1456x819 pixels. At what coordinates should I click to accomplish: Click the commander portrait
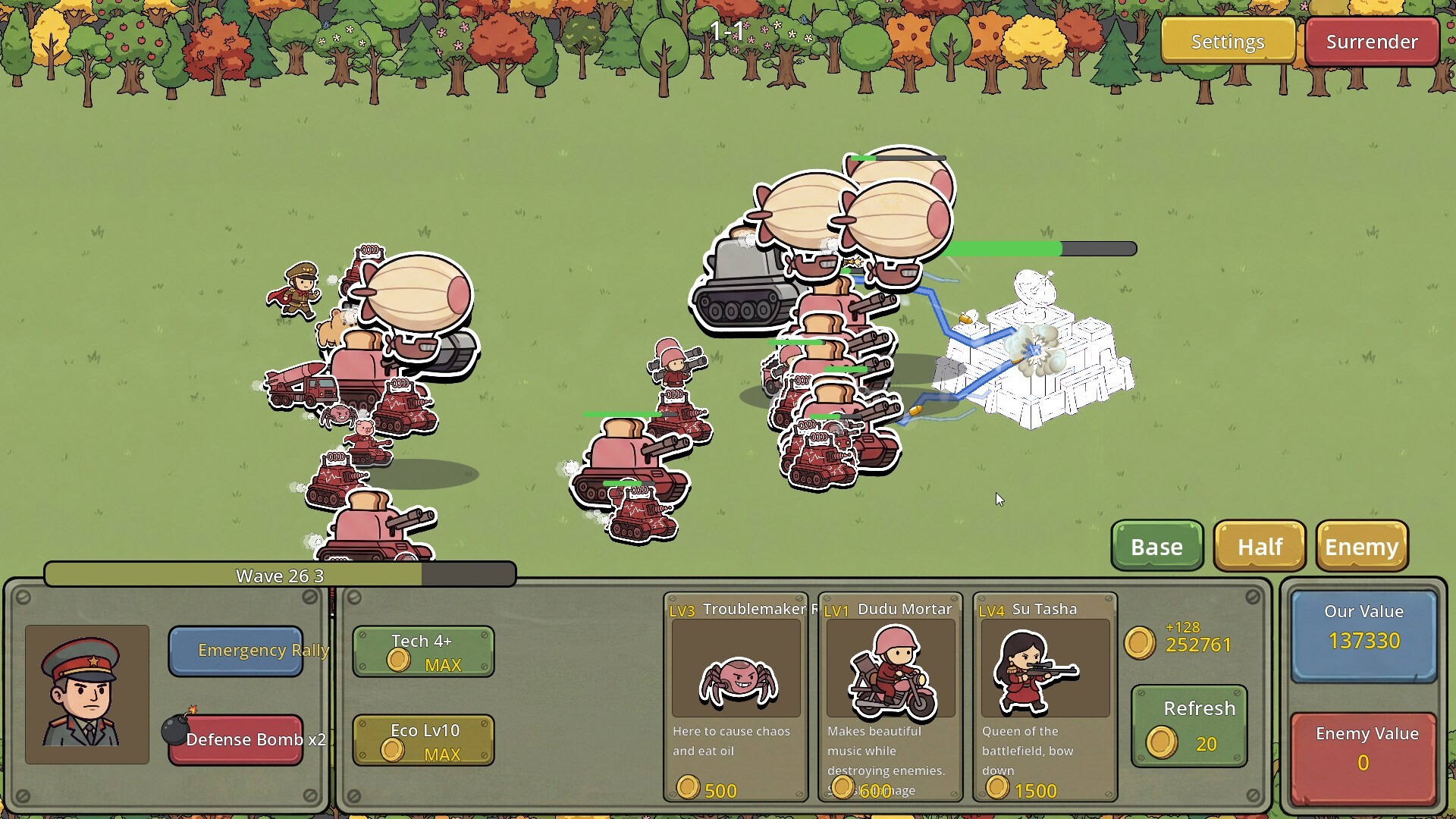(87, 694)
